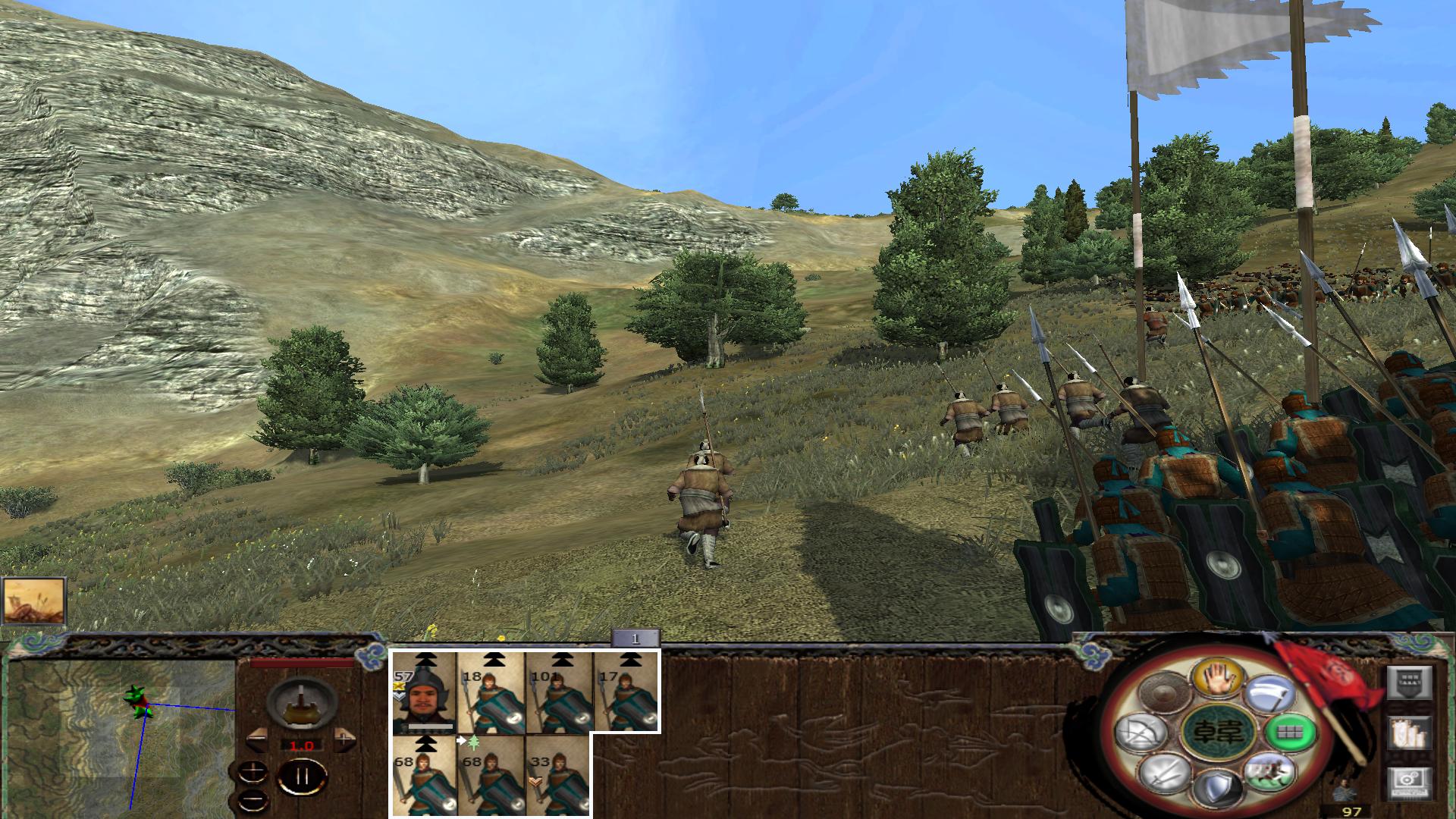Halt selected units with the hand icon
This screenshot has height=819, width=1456.
point(1220,678)
